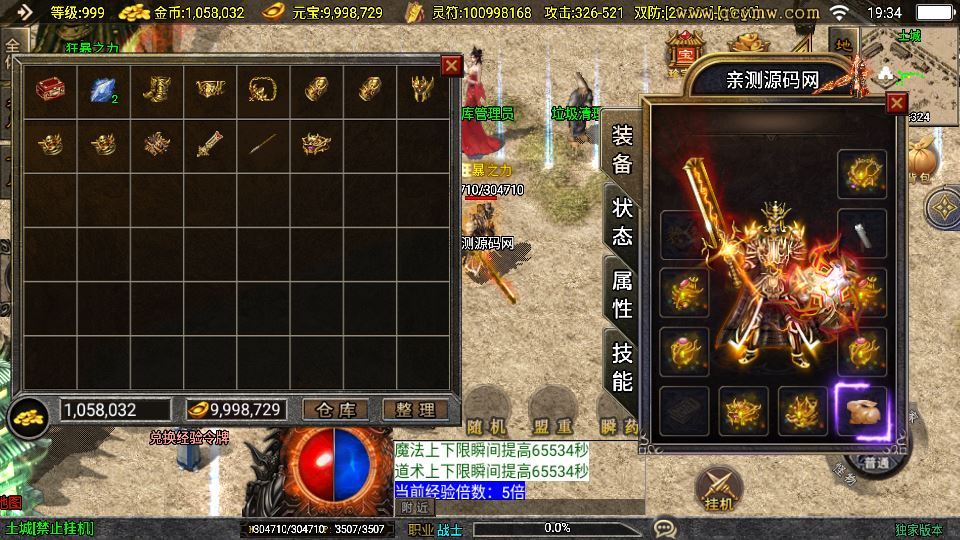
Task: Choose the golden helmet in the bag
Action: [423, 92]
